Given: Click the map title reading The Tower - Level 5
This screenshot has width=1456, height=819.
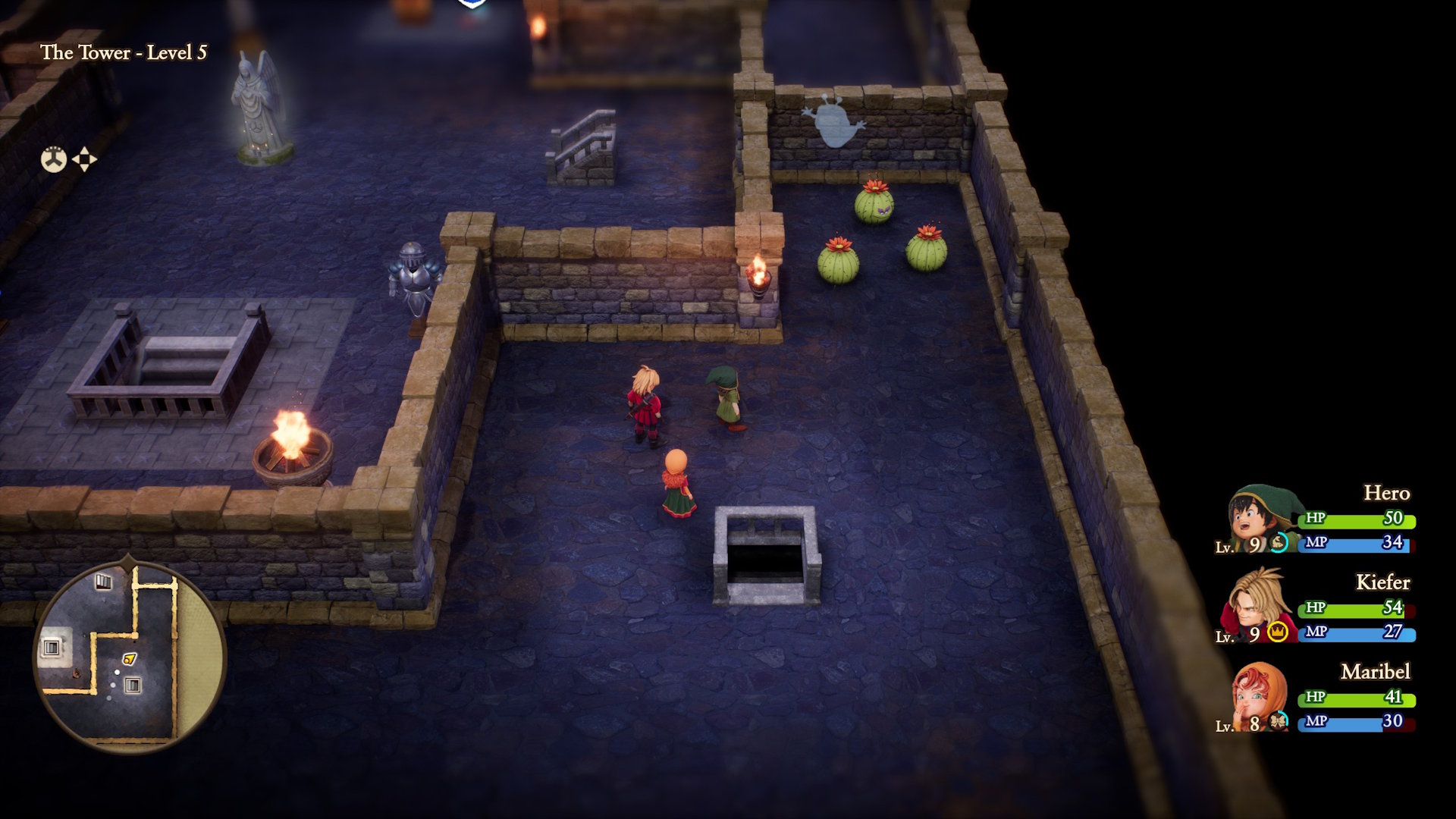Looking at the screenshot, I should tap(126, 53).
